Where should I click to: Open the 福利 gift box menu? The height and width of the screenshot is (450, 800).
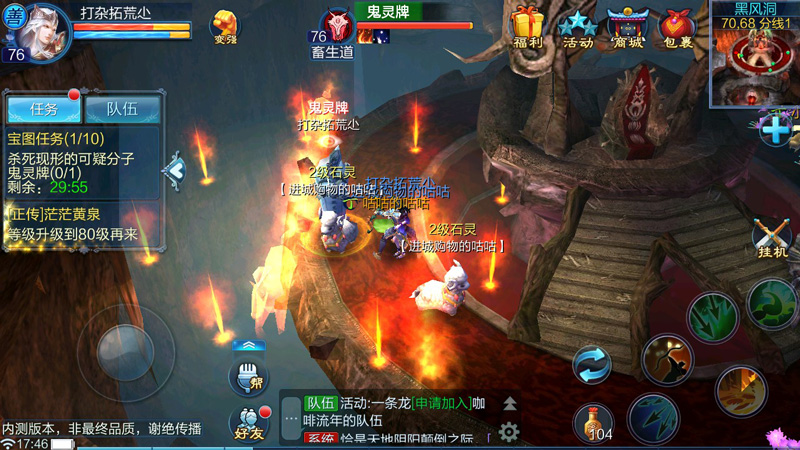point(526,28)
